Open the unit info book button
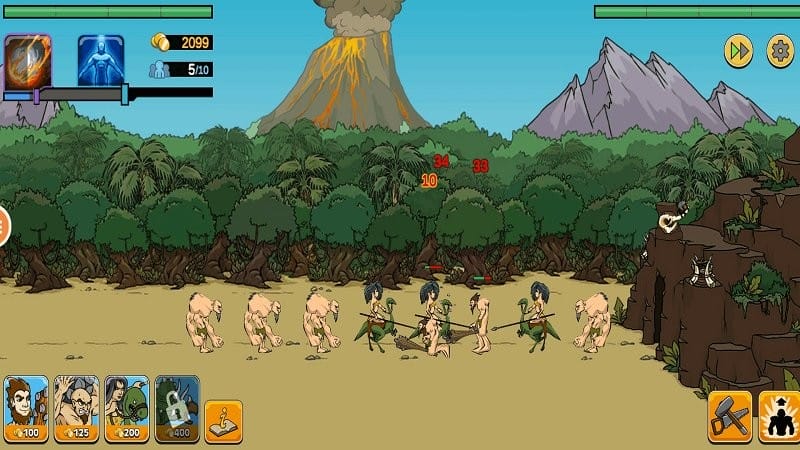 (223, 421)
